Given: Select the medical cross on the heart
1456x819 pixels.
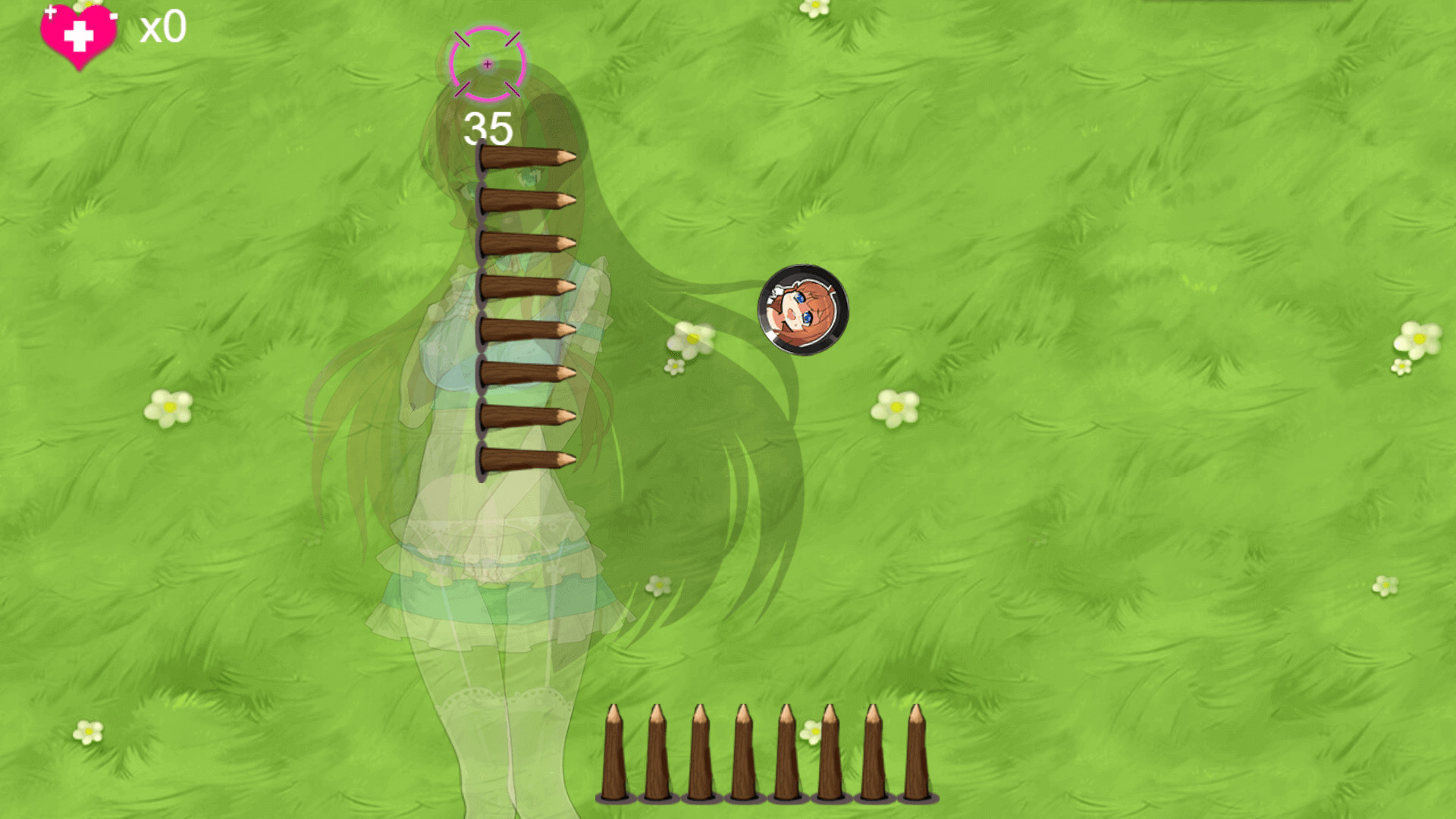Looking at the screenshot, I should (79, 36).
